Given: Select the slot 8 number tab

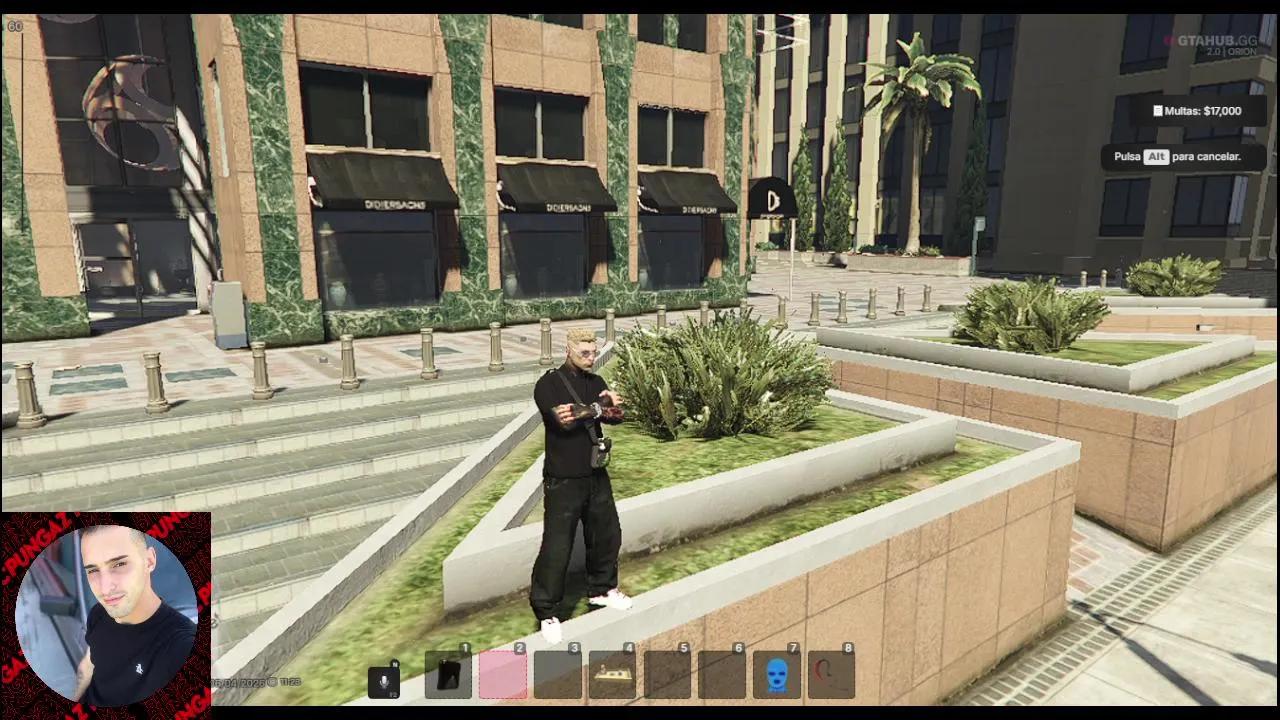Looking at the screenshot, I should [x=850, y=648].
